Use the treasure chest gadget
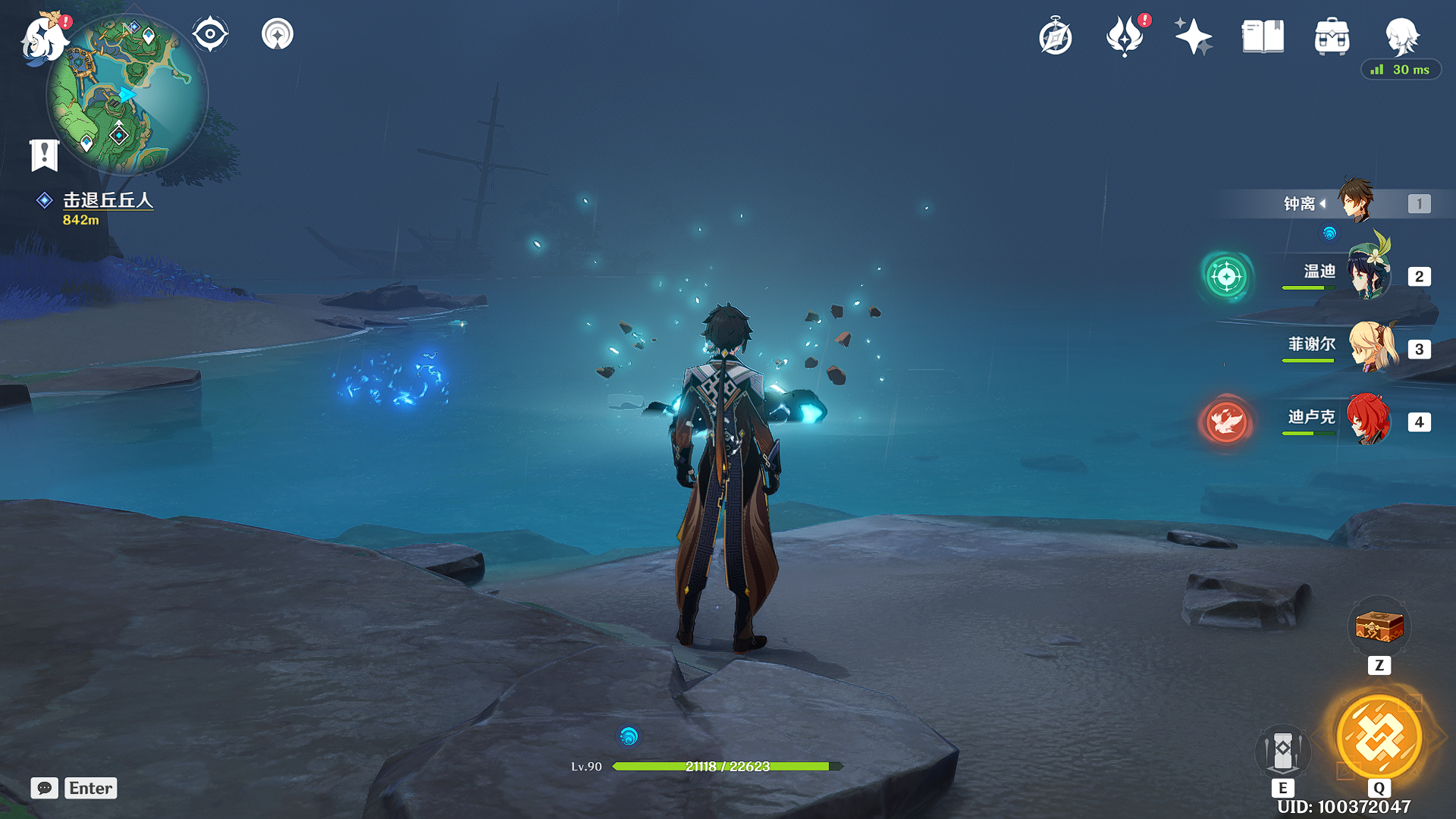The width and height of the screenshot is (1456, 819). pos(1379,628)
